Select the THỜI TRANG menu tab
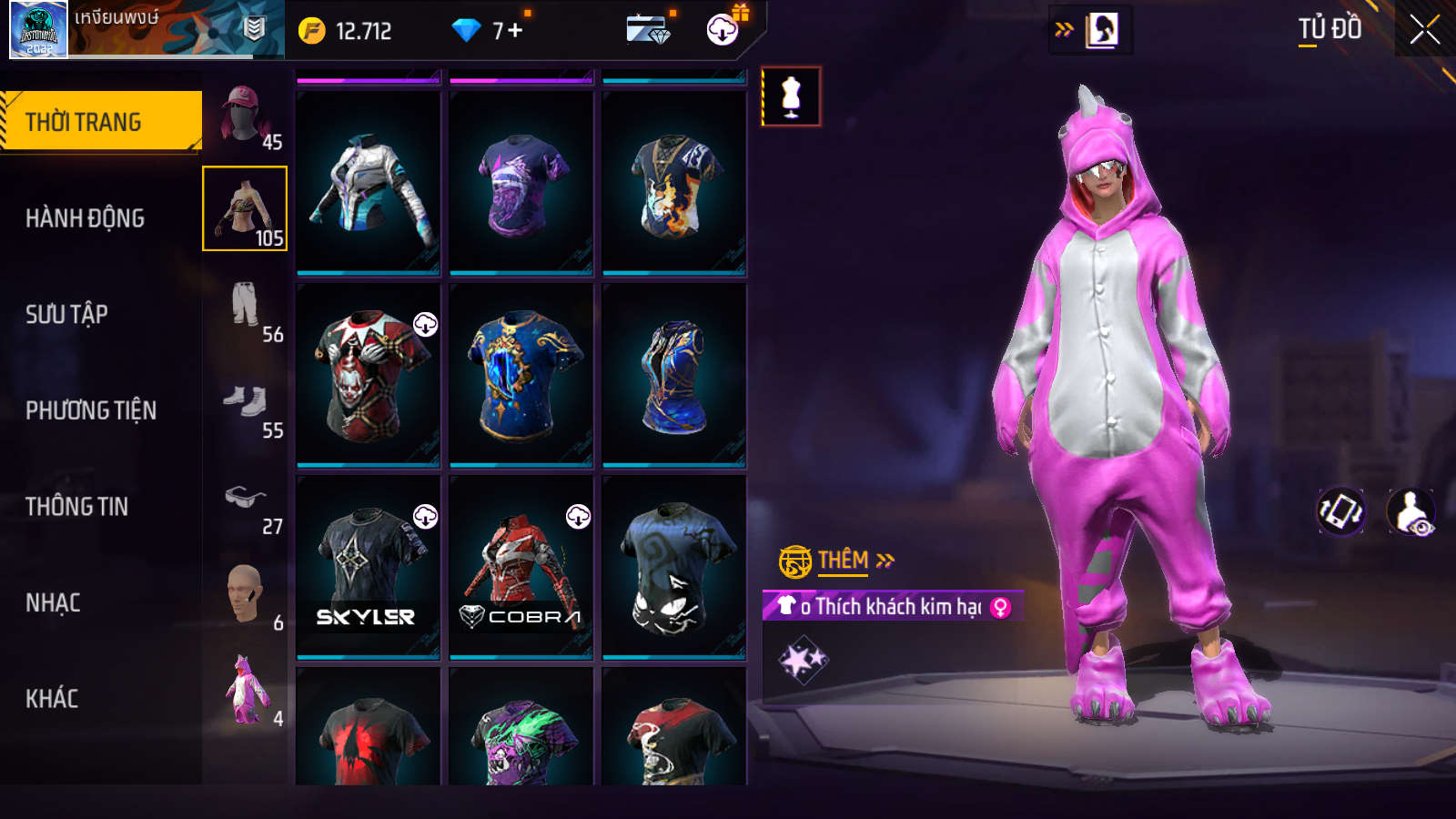Viewport: 1456px width, 819px height. pos(100,121)
